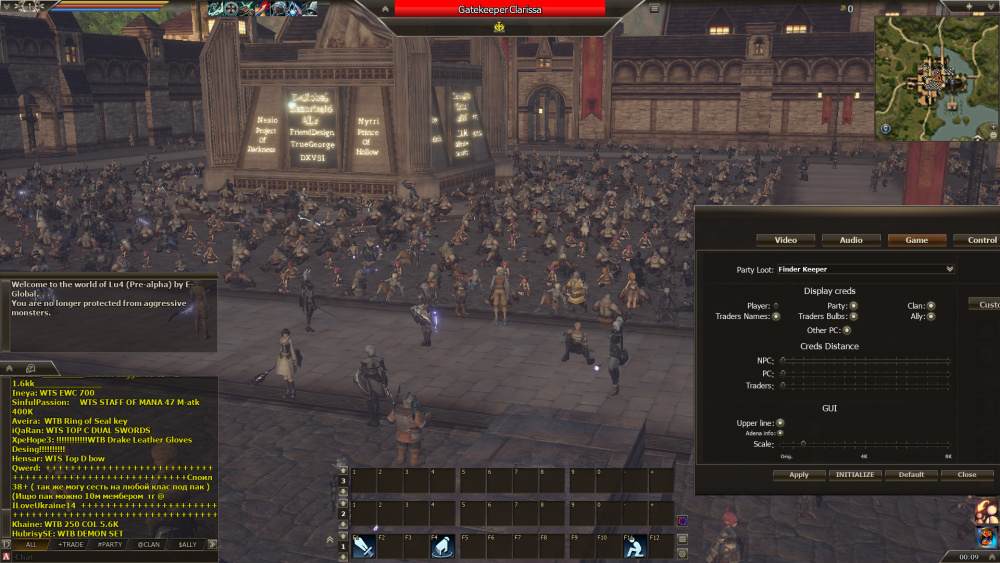This screenshot has height=563, width=1000.
Task: Switch to the Video settings tab
Action: [786, 240]
